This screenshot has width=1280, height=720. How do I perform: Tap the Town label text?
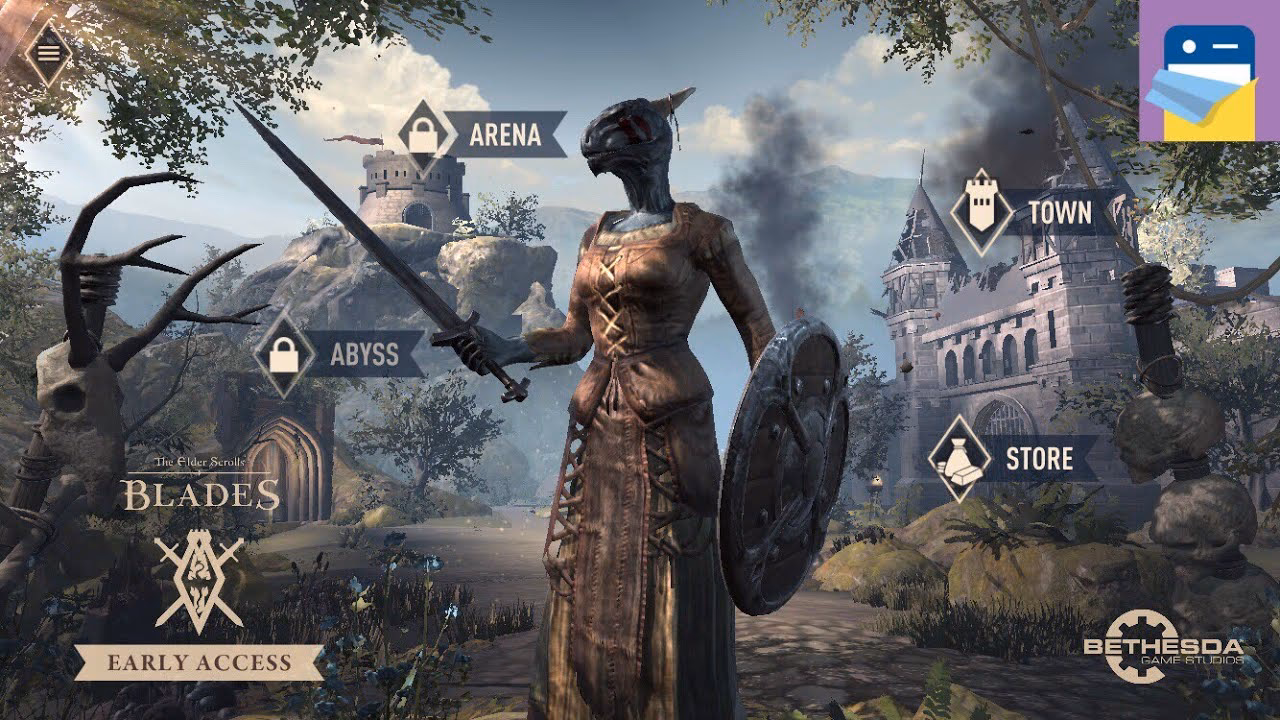[1062, 212]
